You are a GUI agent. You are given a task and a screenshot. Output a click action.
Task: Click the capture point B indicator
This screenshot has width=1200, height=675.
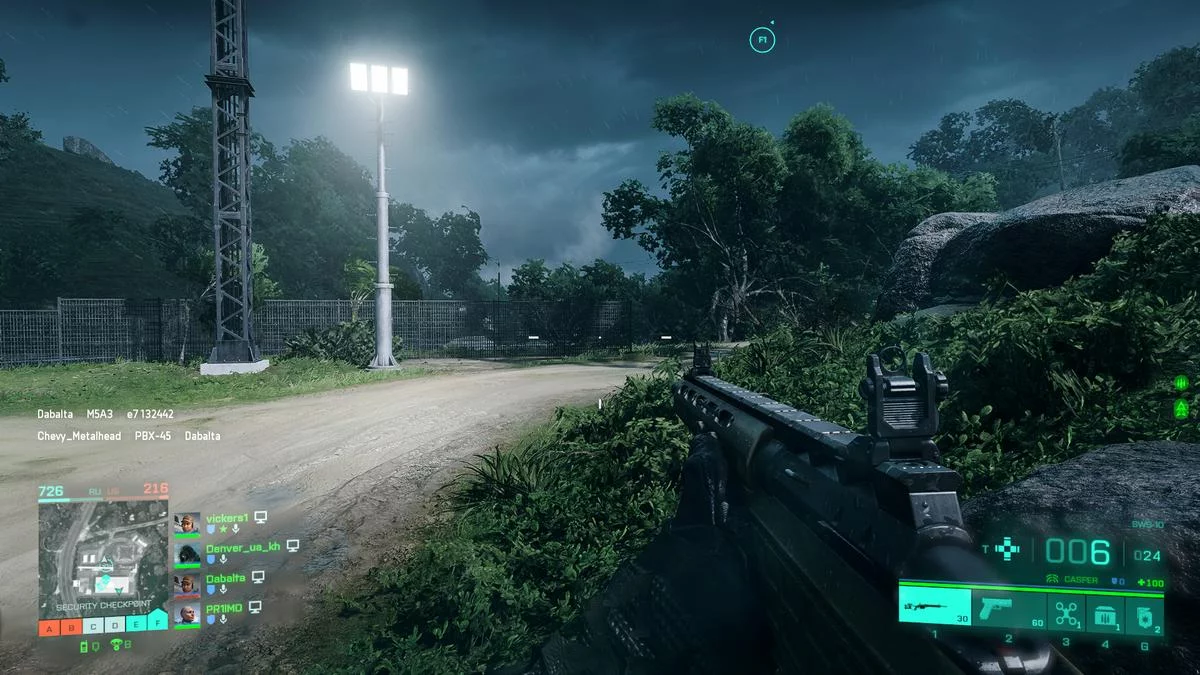71,627
